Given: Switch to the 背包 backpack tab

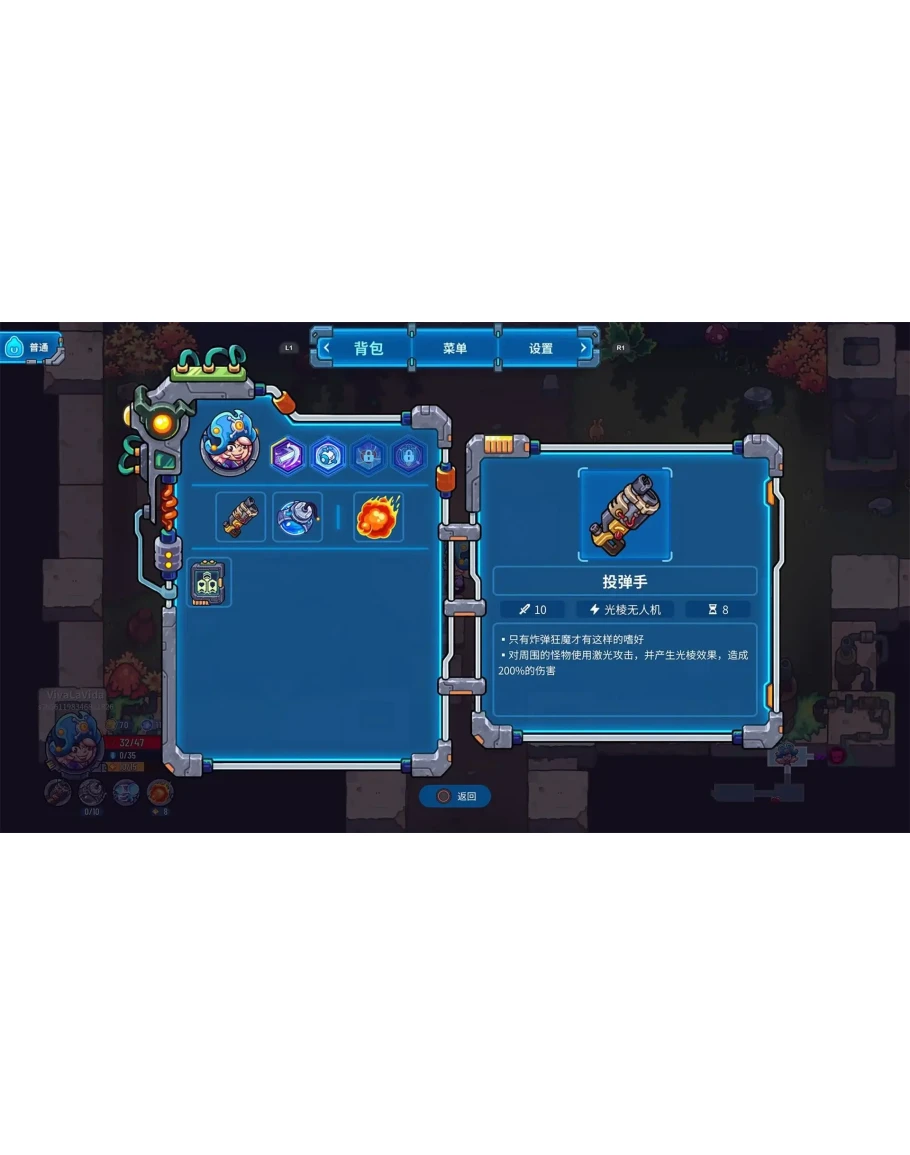Looking at the screenshot, I should (368, 349).
